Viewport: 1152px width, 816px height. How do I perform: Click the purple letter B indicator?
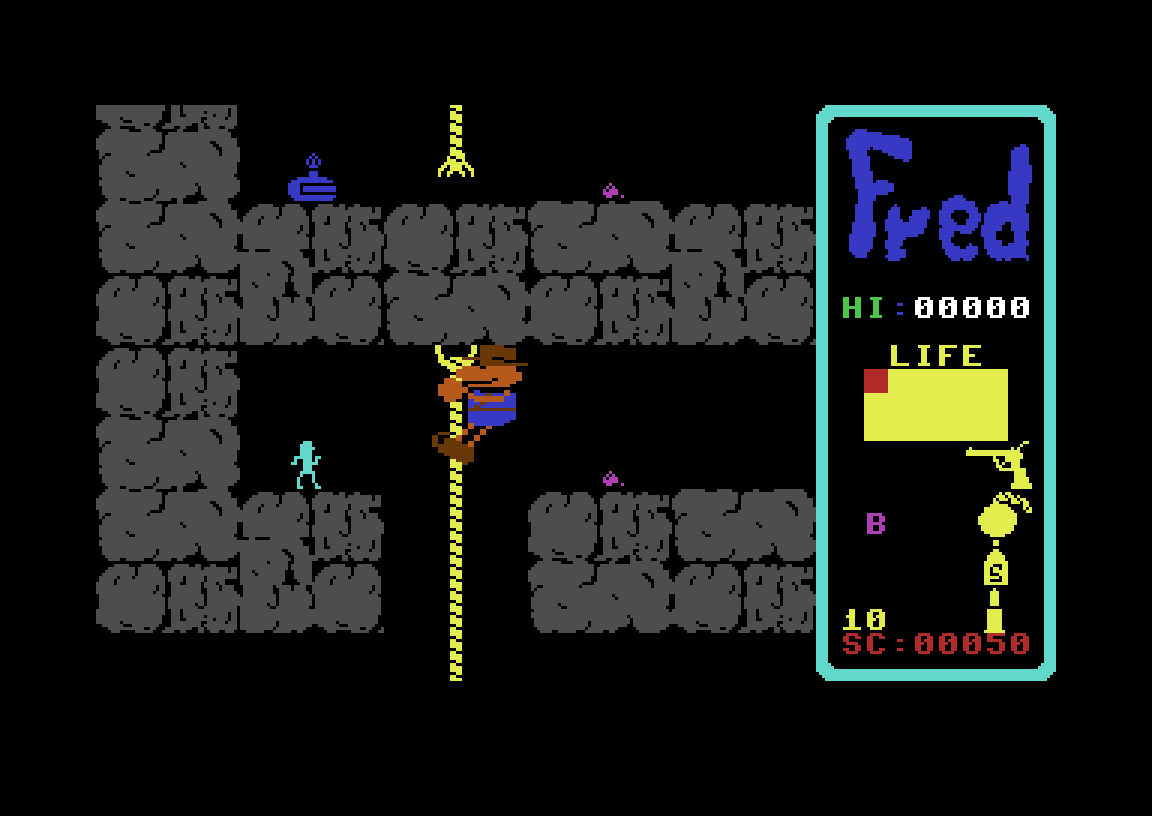coord(875,523)
